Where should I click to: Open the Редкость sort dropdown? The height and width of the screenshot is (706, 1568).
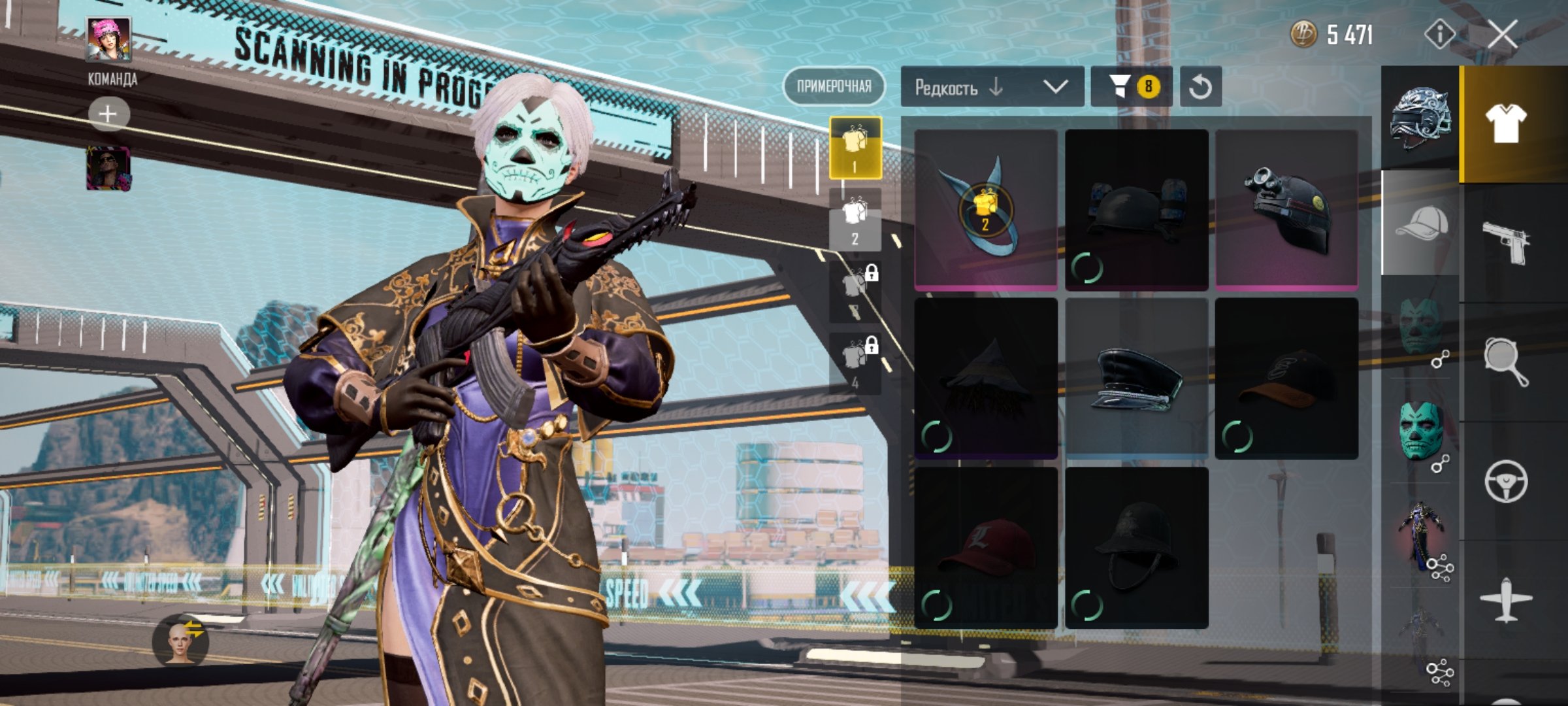992,87
